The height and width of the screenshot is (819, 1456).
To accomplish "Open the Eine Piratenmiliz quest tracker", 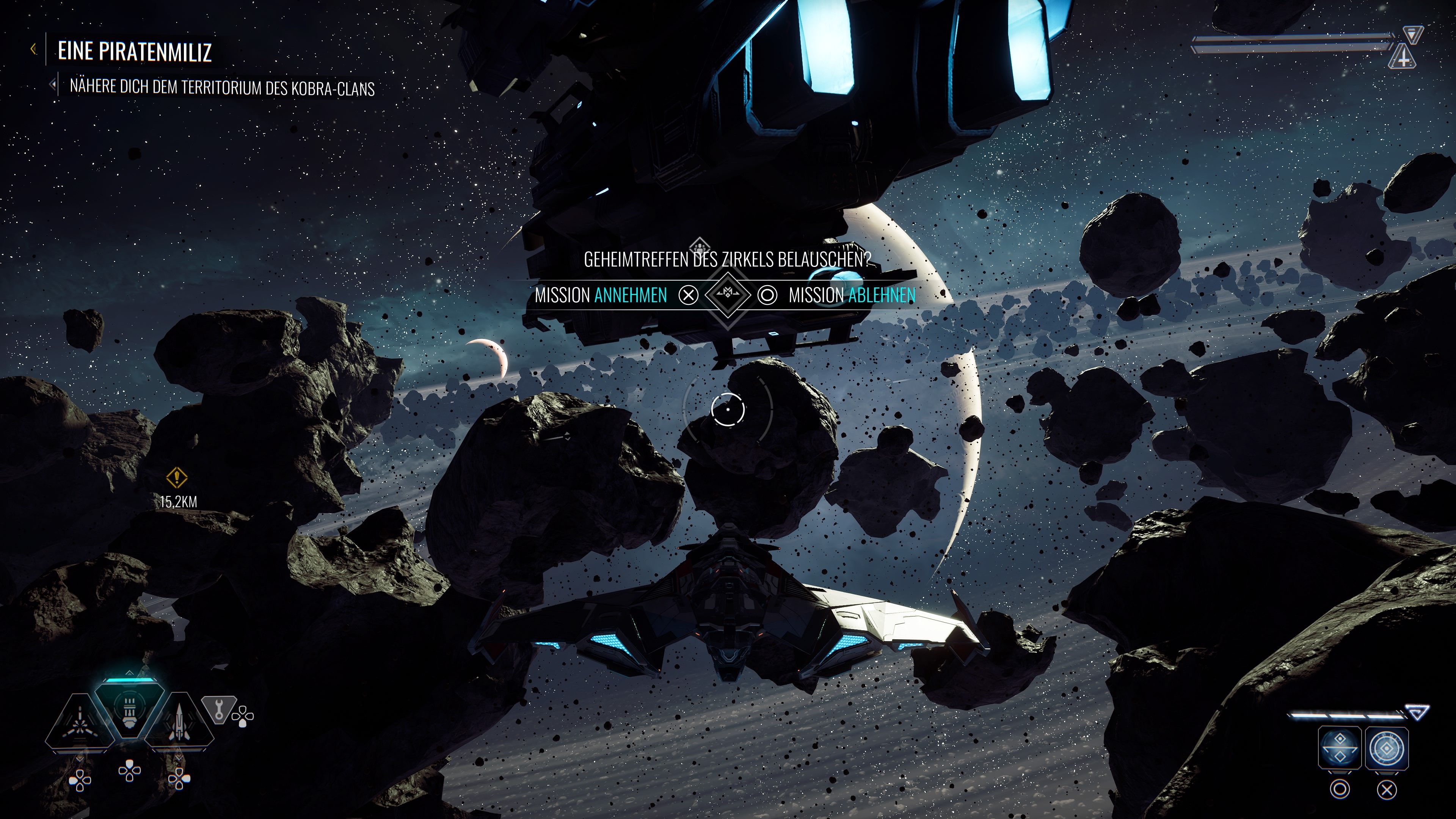I will [x=135, y=52].
